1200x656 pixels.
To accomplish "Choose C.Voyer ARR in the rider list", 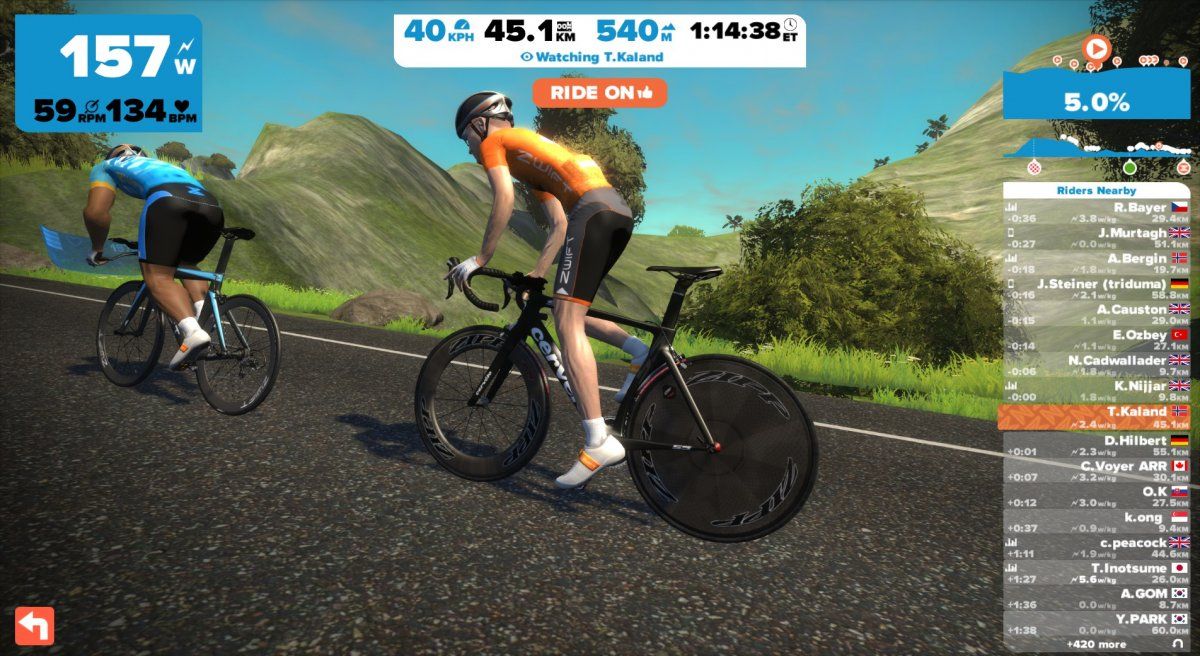I will pyautogui.click(x=1096, y=470).
